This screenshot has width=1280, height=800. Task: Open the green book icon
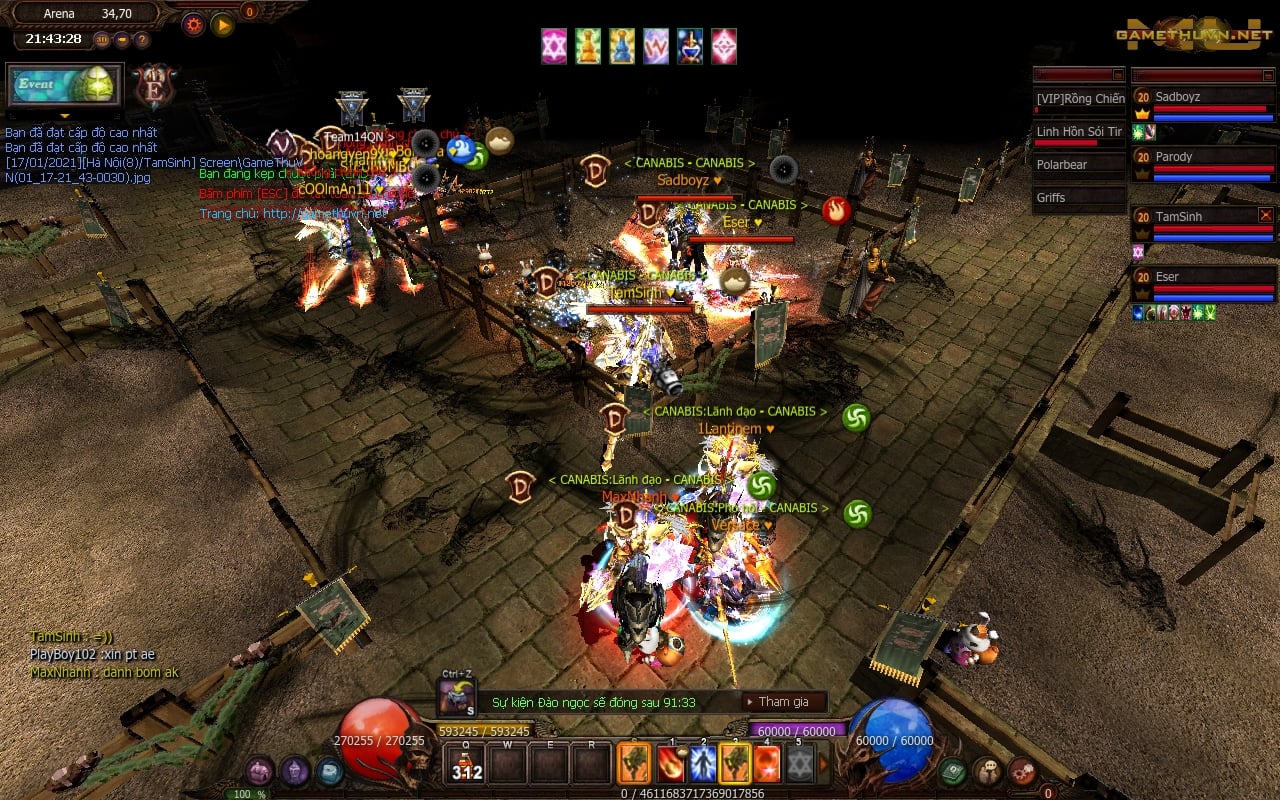pos(952,771)
